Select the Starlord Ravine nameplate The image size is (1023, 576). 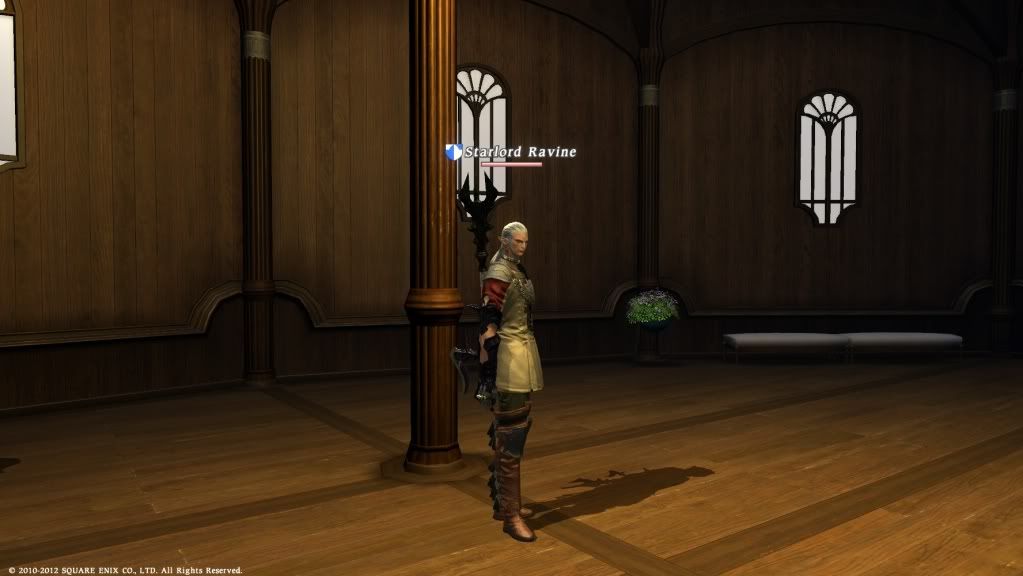coord(519,152)
